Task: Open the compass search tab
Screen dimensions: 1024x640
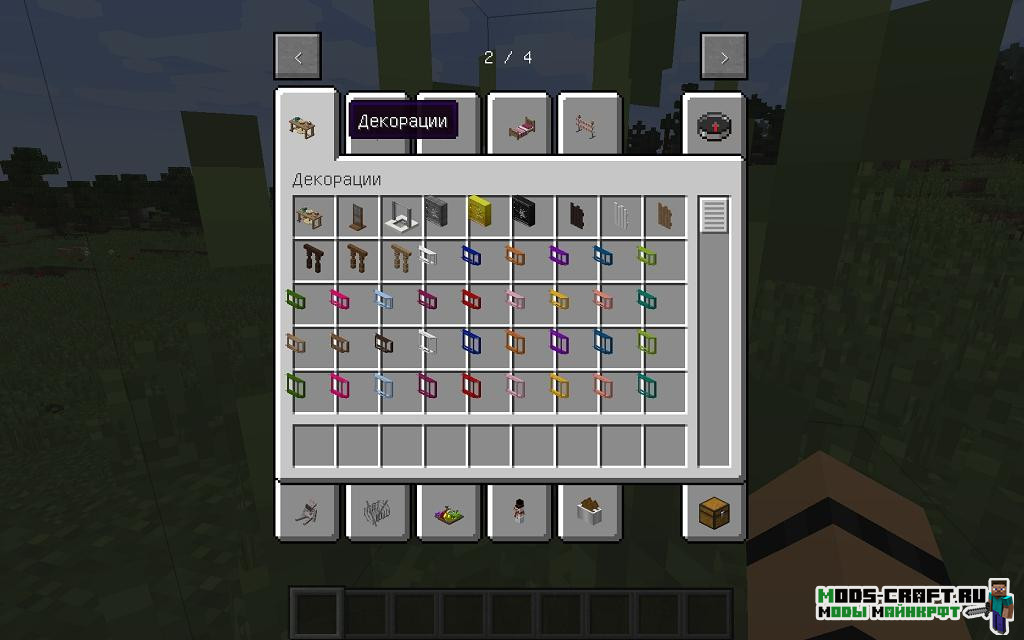Action: pos(714,126)
